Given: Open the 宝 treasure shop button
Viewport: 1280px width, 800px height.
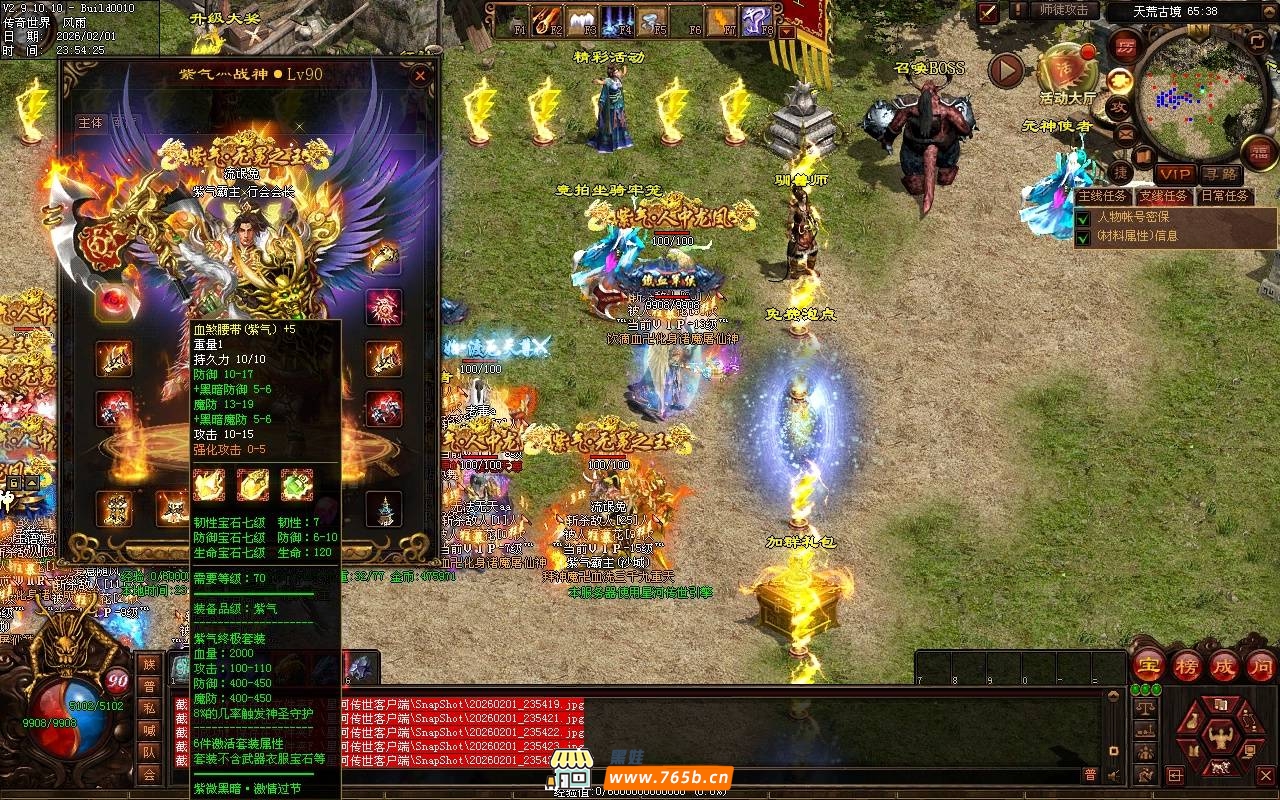Looking at the screenshot, I should (1148, 665).
